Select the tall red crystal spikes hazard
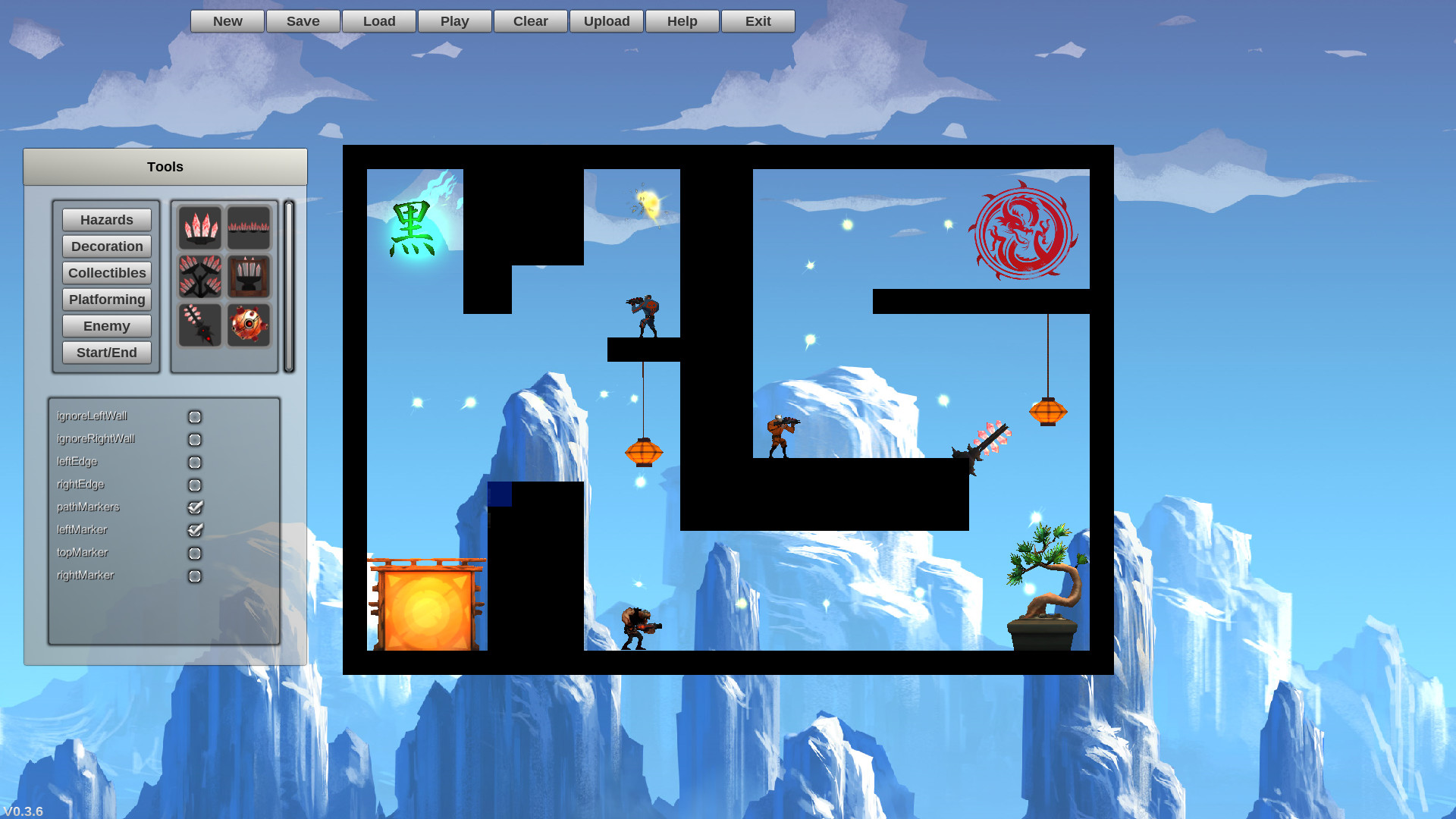1456x819 pixels. coord(200,227)
